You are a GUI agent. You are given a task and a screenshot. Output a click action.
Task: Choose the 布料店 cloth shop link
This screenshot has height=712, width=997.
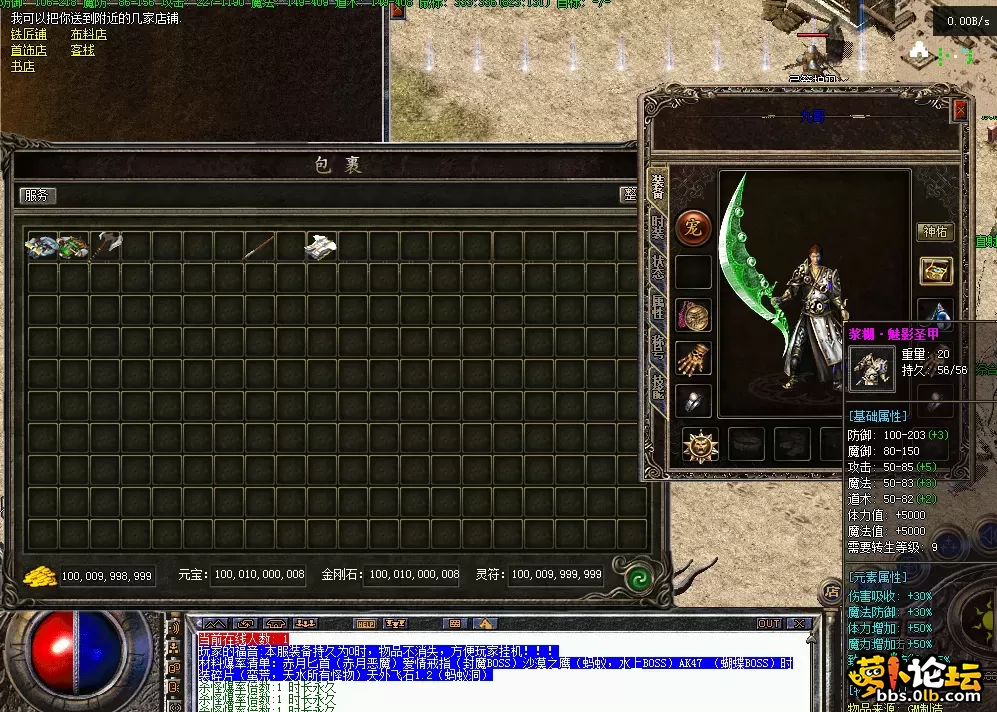click(x=88, y=34)
